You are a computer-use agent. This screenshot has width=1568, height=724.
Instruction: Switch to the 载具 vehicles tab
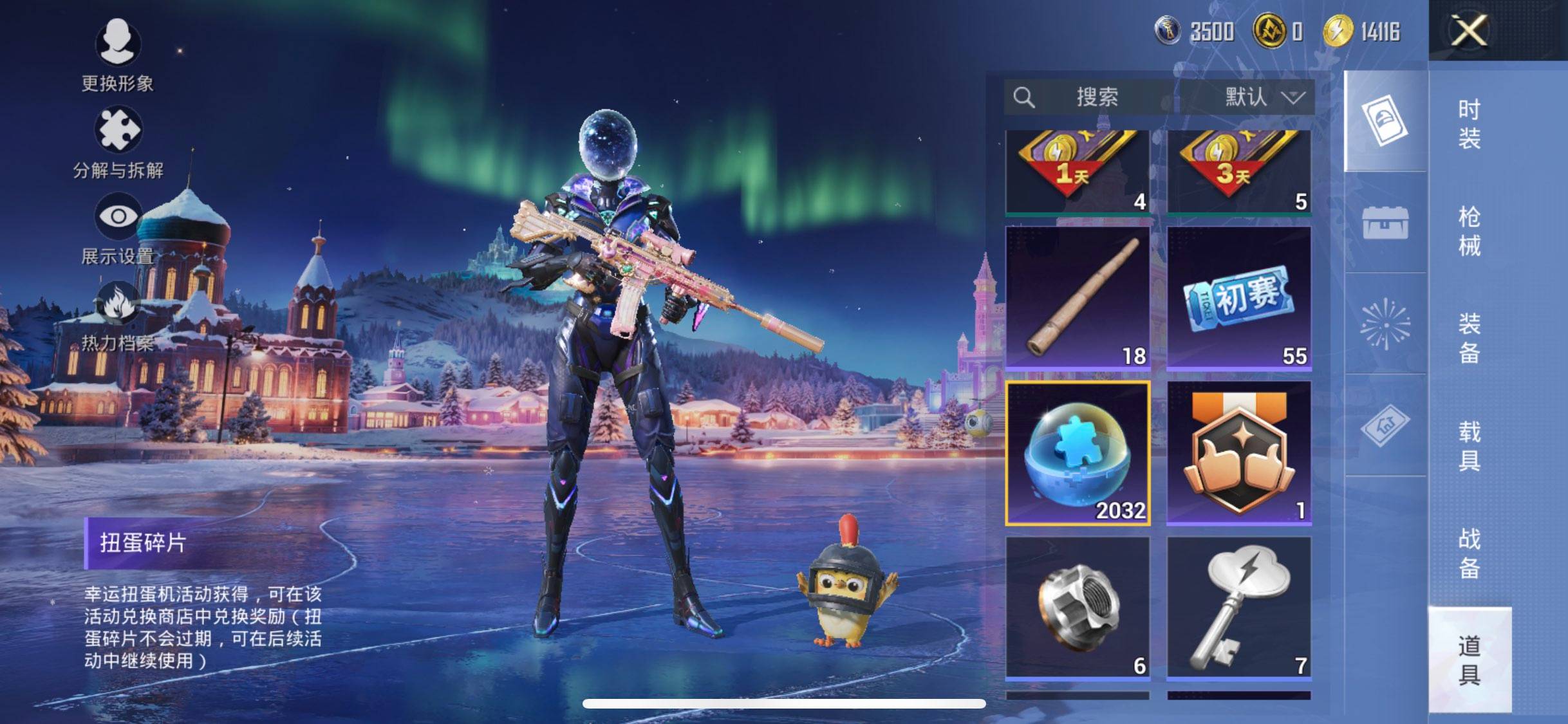click(1469, 445)
